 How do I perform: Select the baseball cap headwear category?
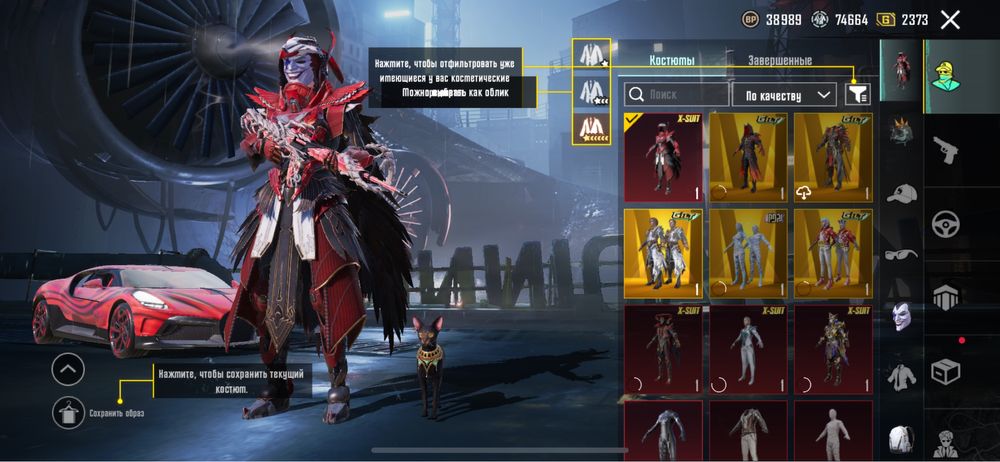coord(902,194)
